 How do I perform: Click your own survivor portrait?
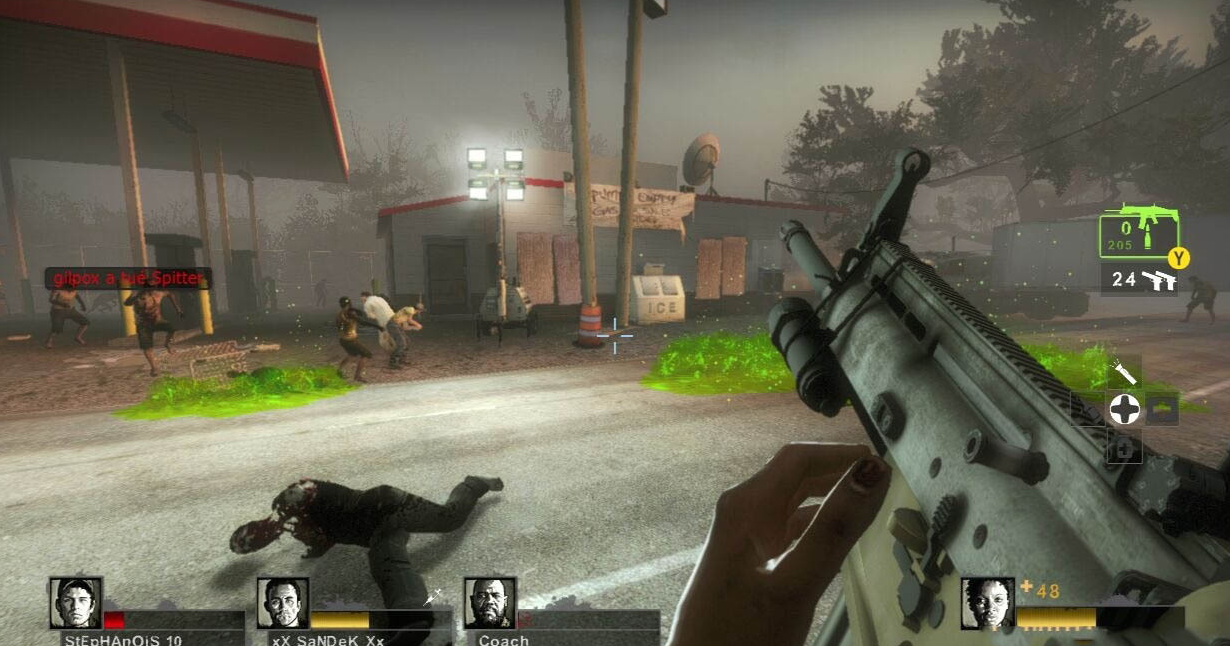[987, 603]
